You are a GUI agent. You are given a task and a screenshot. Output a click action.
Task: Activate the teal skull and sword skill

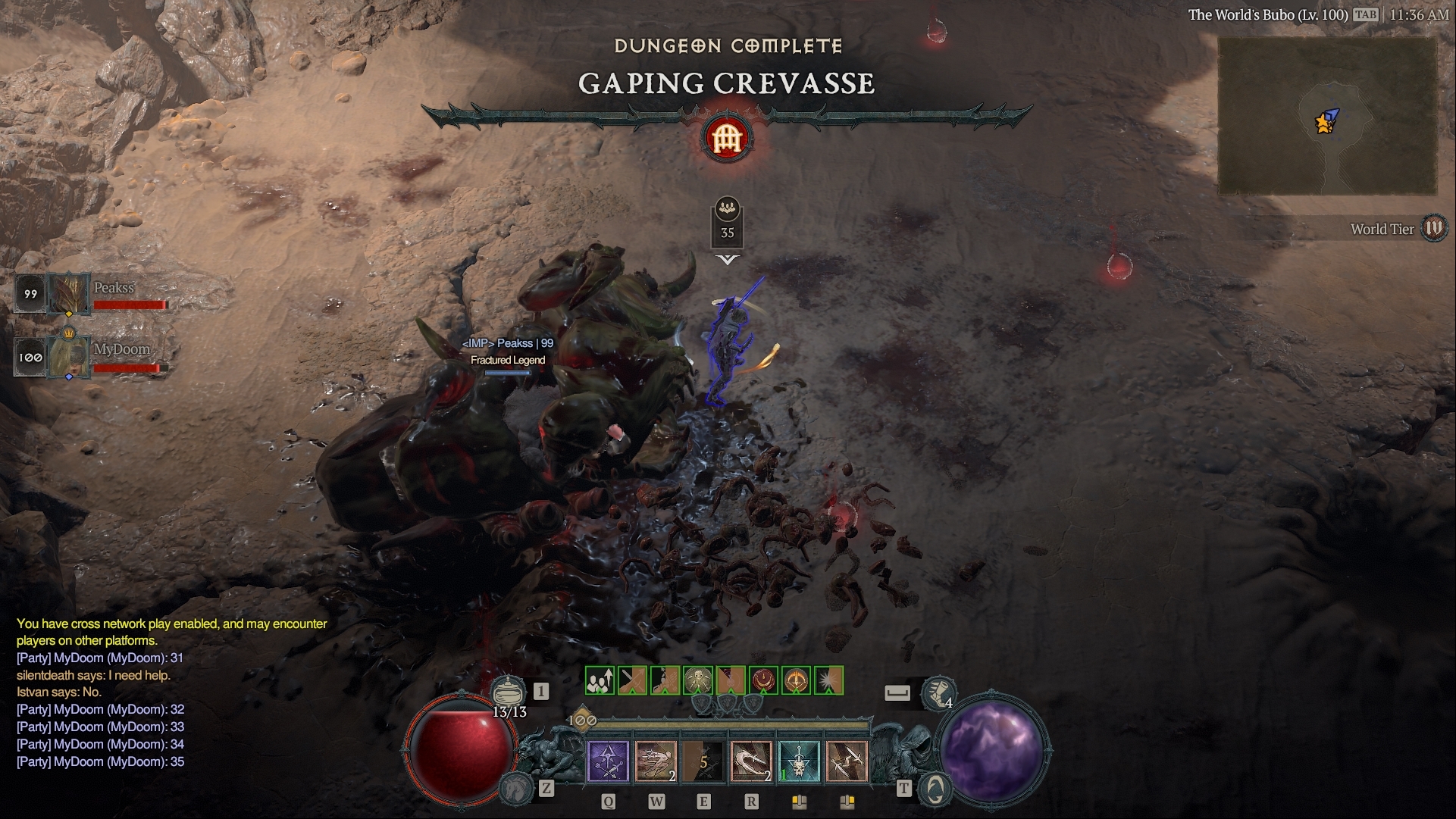pos(798,761)
